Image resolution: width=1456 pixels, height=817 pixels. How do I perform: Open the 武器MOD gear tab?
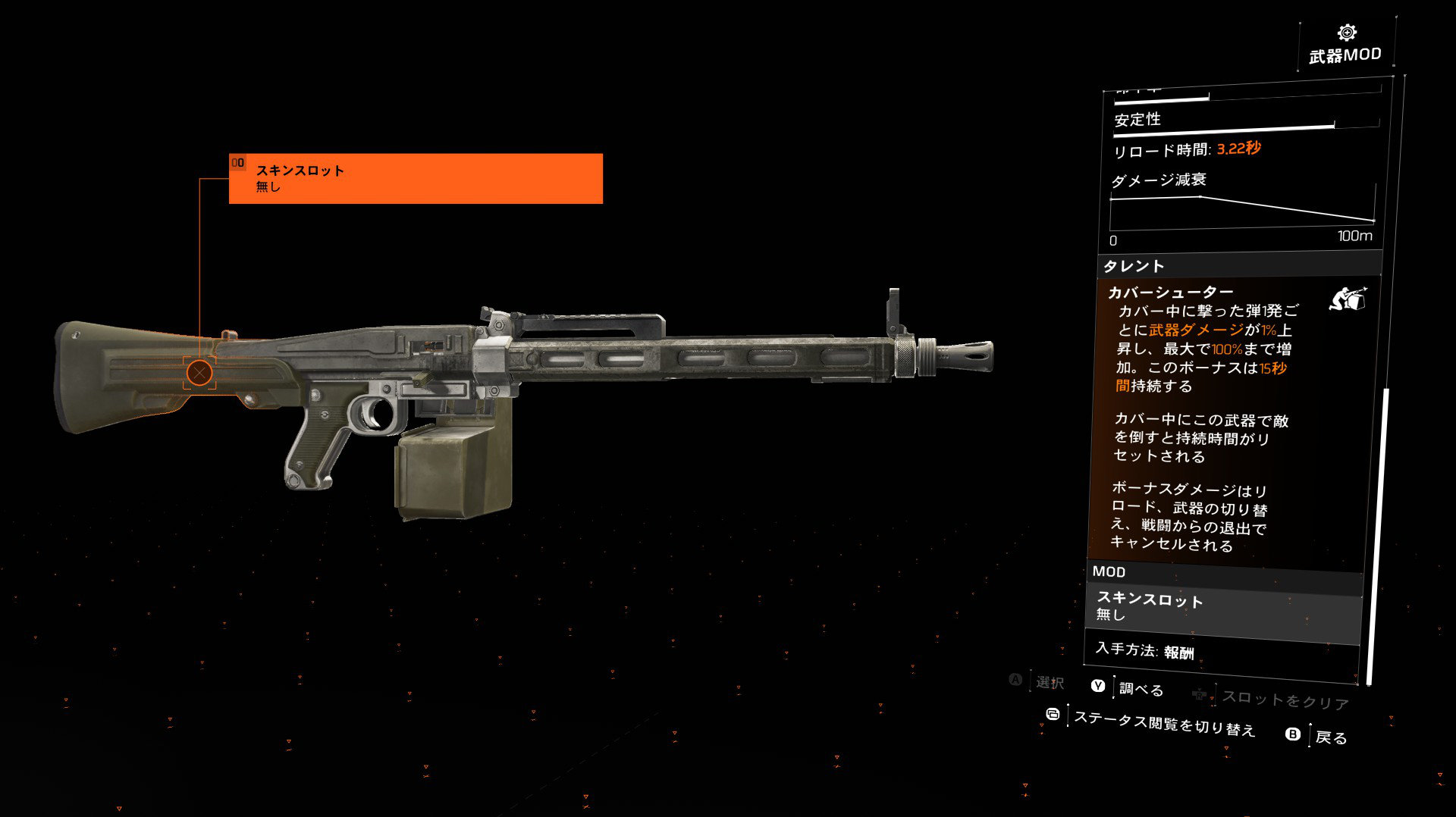click(x=1346, y=45)
